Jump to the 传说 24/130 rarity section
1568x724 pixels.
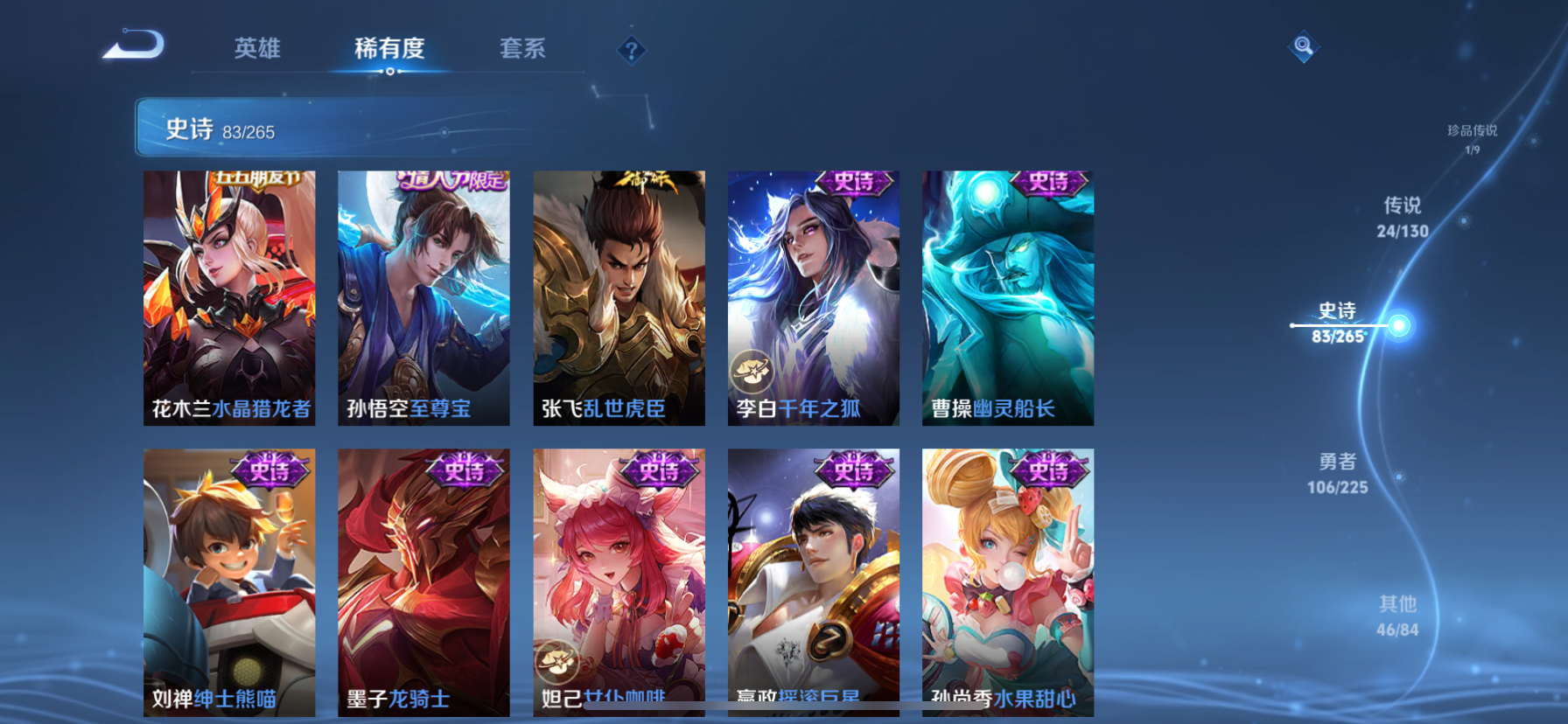(1399, 218)
